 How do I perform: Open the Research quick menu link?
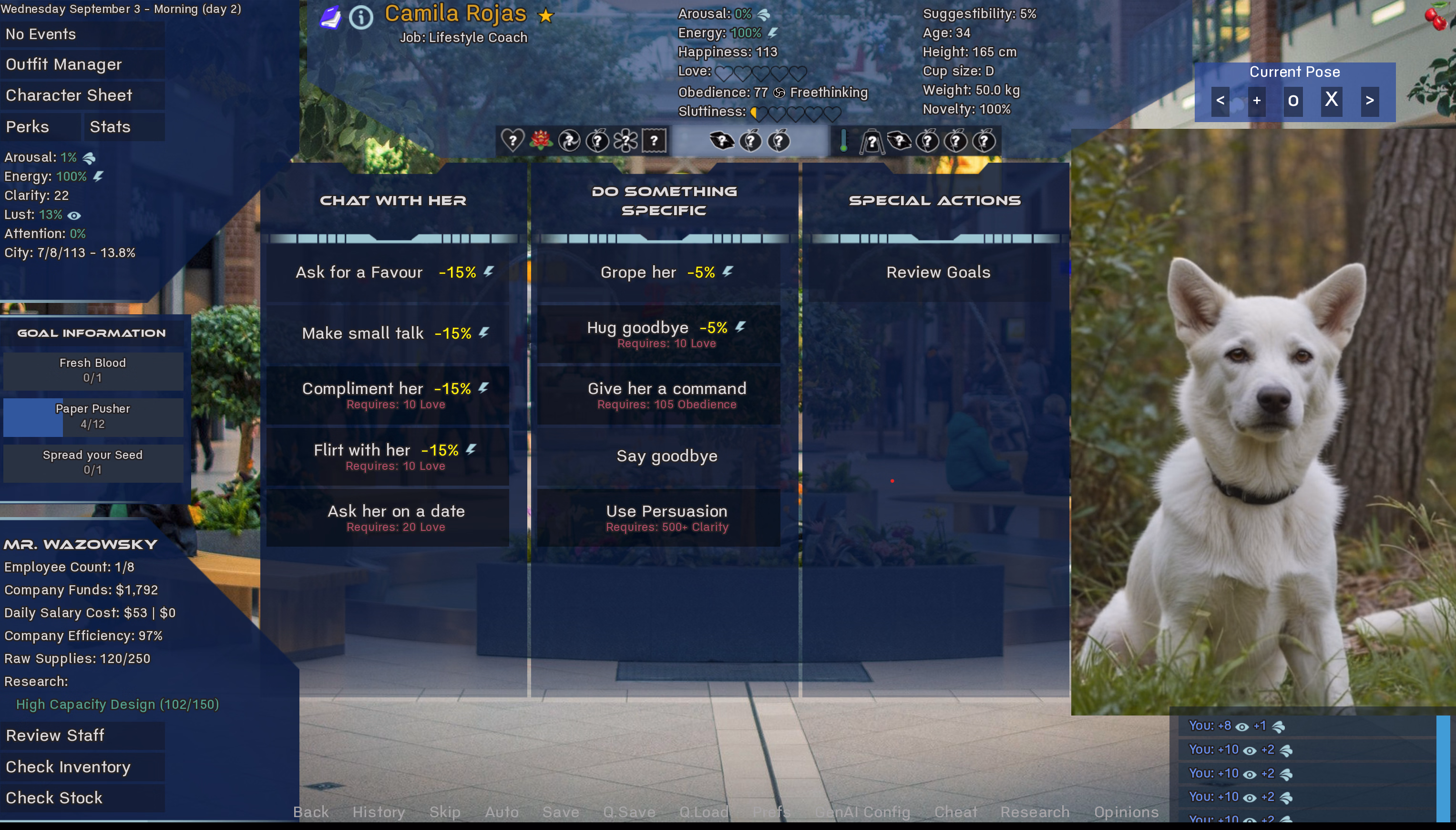tap(1035, 812)
